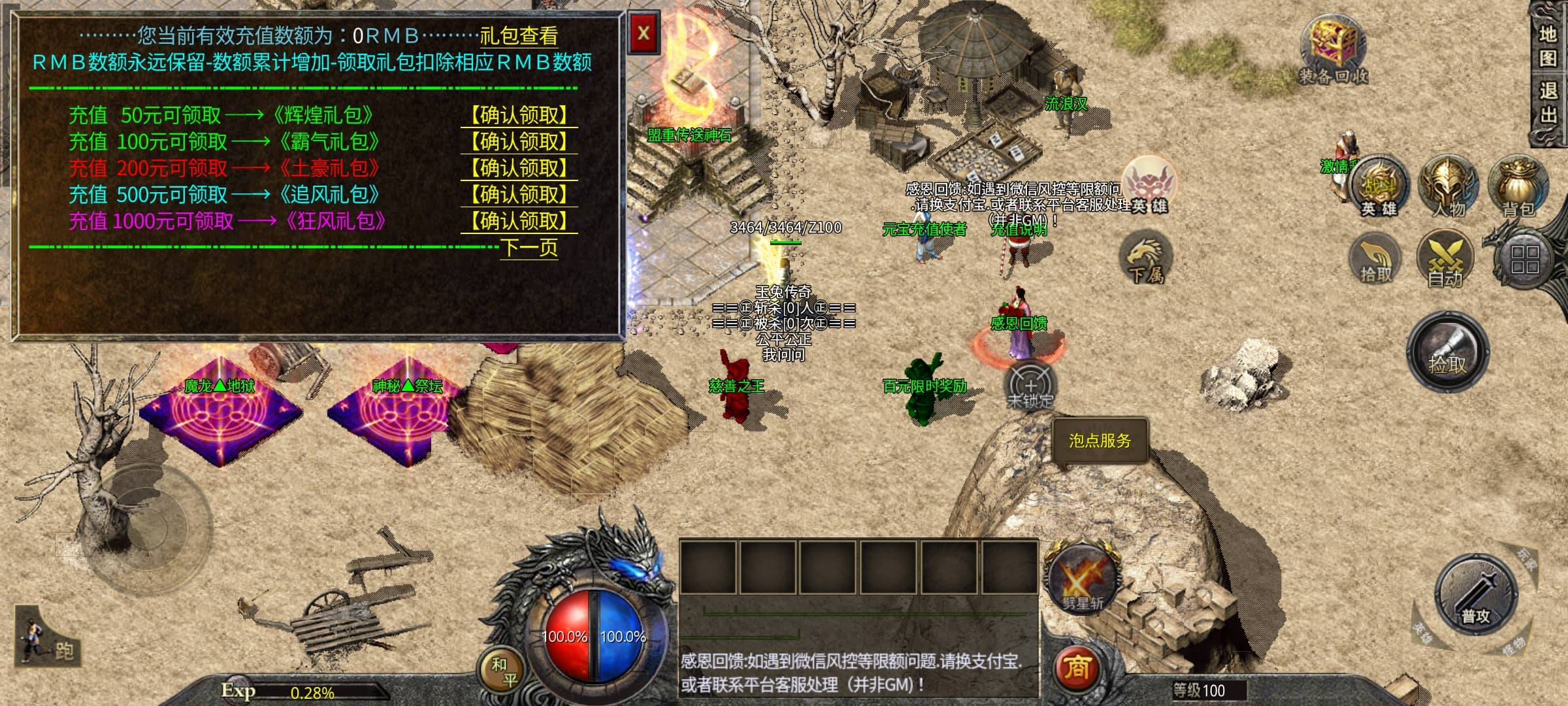Open the 礼包查看 gift view link
Image resolution: width=1568 pixels, height=706 pixels.
(519, 36)
